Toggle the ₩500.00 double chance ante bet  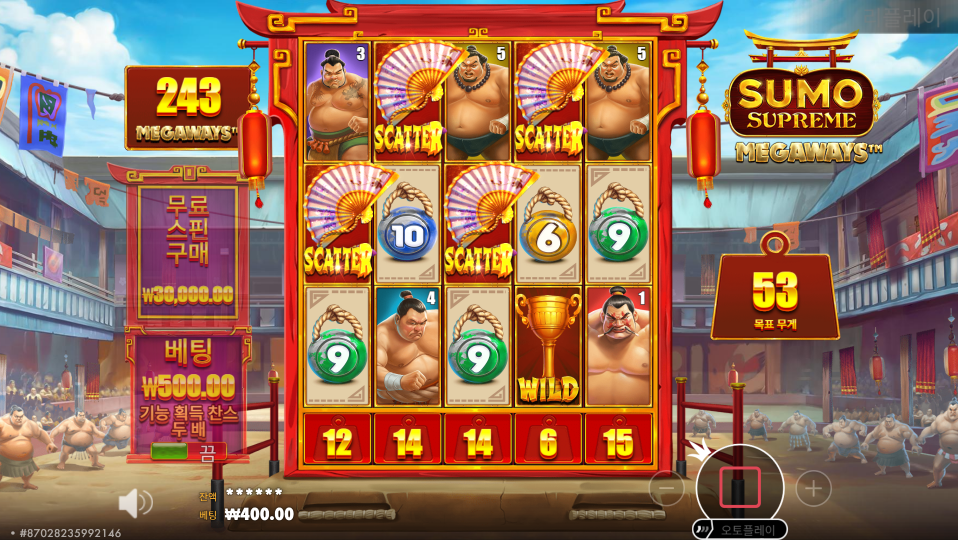coord(188,450)
